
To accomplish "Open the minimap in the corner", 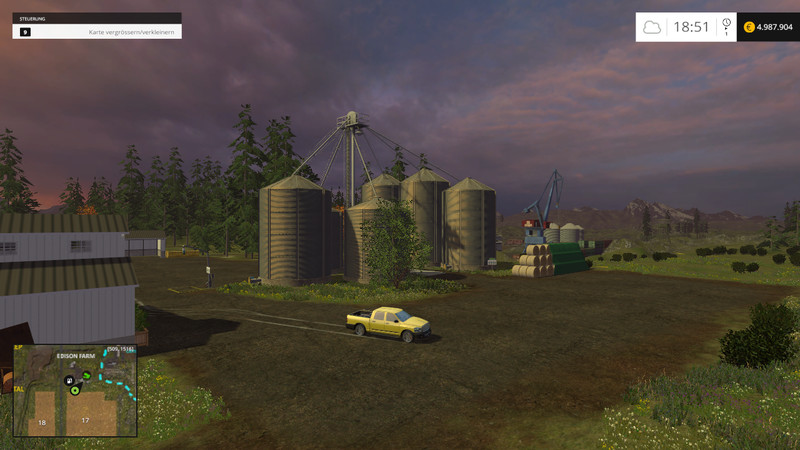I will coord(75,391).
